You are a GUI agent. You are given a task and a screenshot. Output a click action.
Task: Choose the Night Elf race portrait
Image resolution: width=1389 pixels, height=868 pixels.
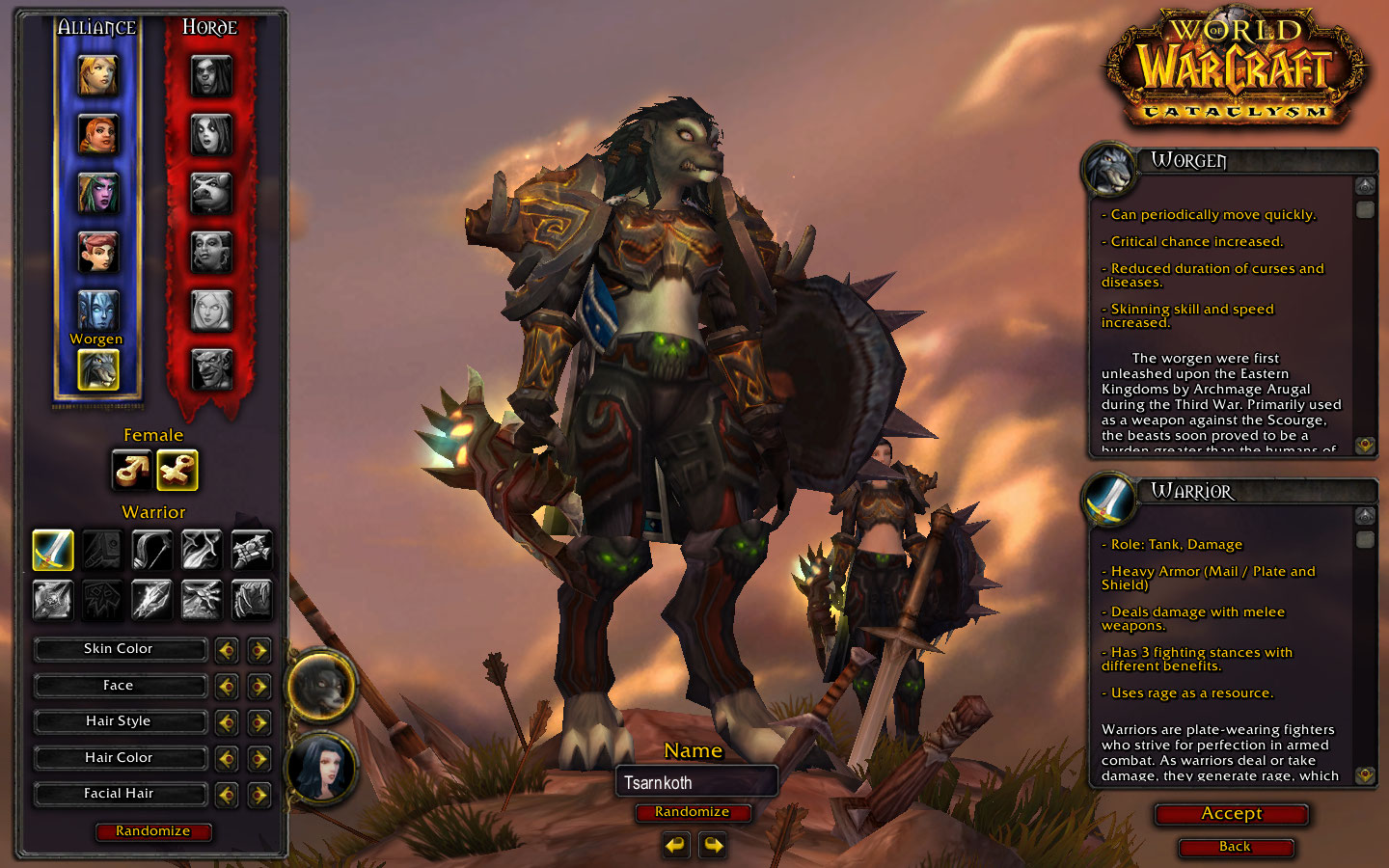point(97,192)
